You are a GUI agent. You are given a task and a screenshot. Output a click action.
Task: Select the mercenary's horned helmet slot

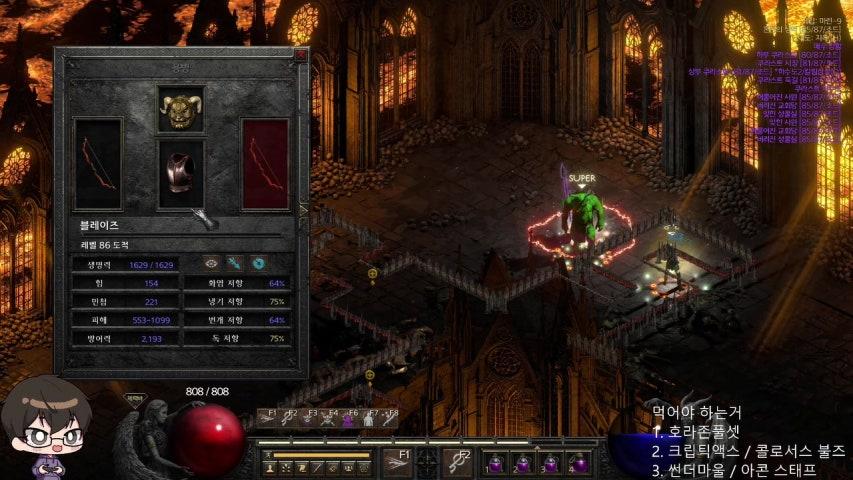tap(181, 108)
